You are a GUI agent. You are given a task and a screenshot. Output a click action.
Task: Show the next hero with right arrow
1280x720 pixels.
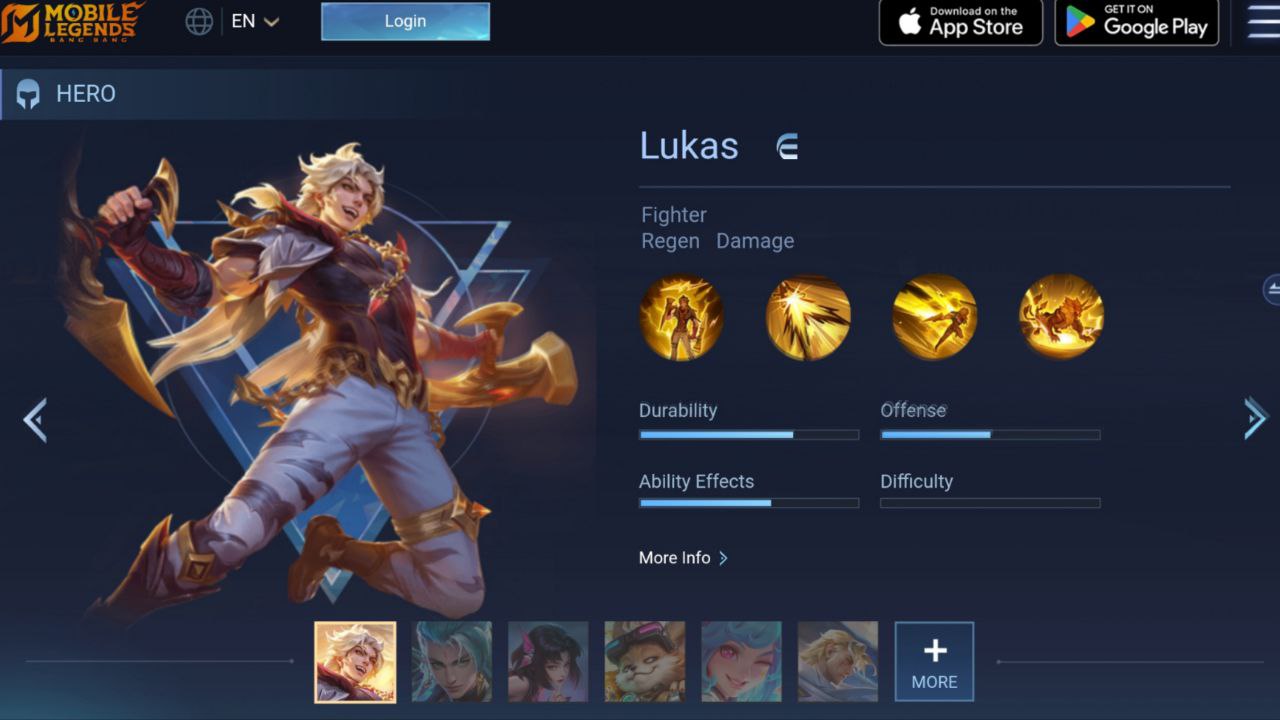1255,418
